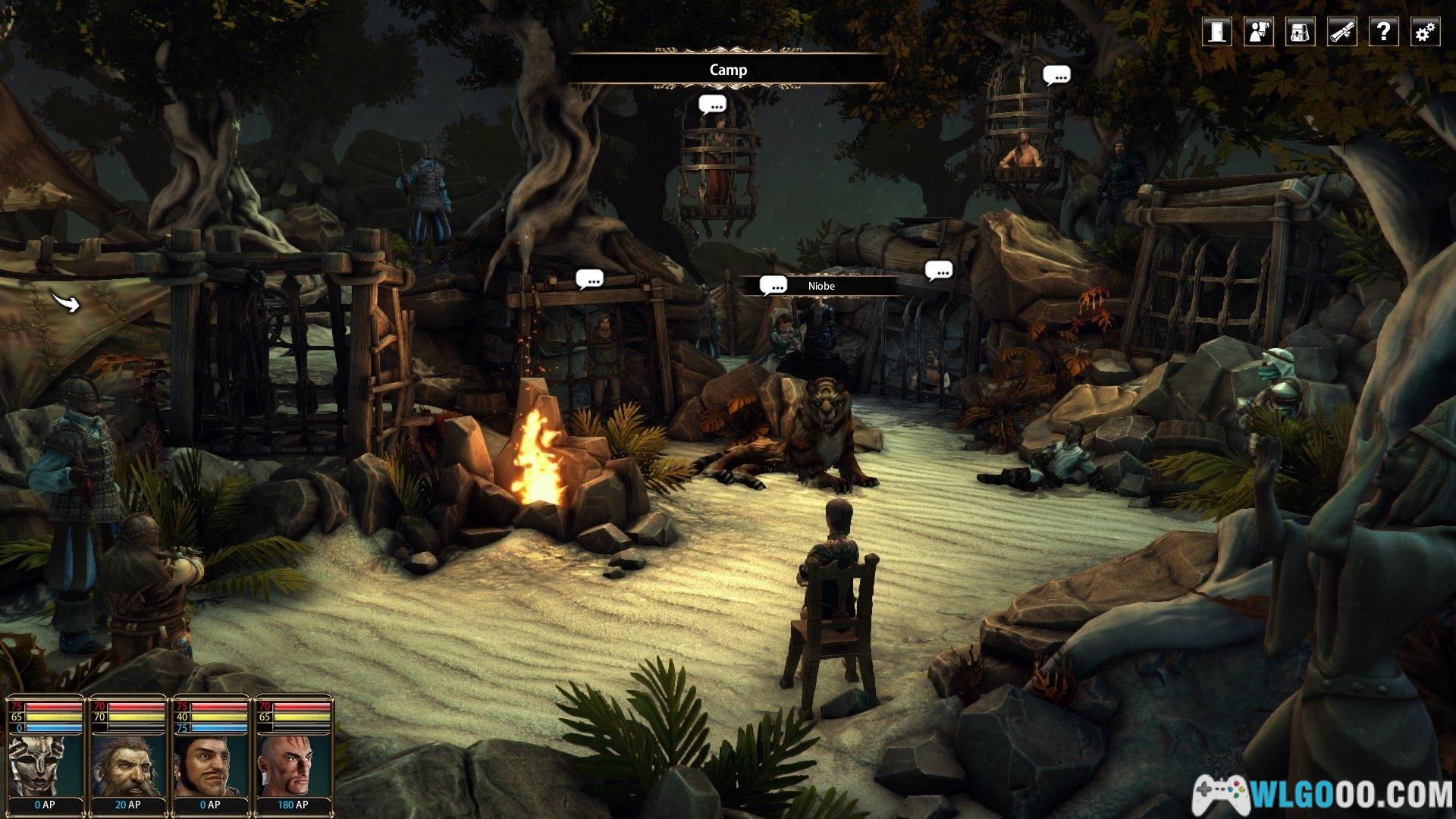1456x819 pixels.
Task: Click the door icon to leave the area
Action: pos(1217,32)
